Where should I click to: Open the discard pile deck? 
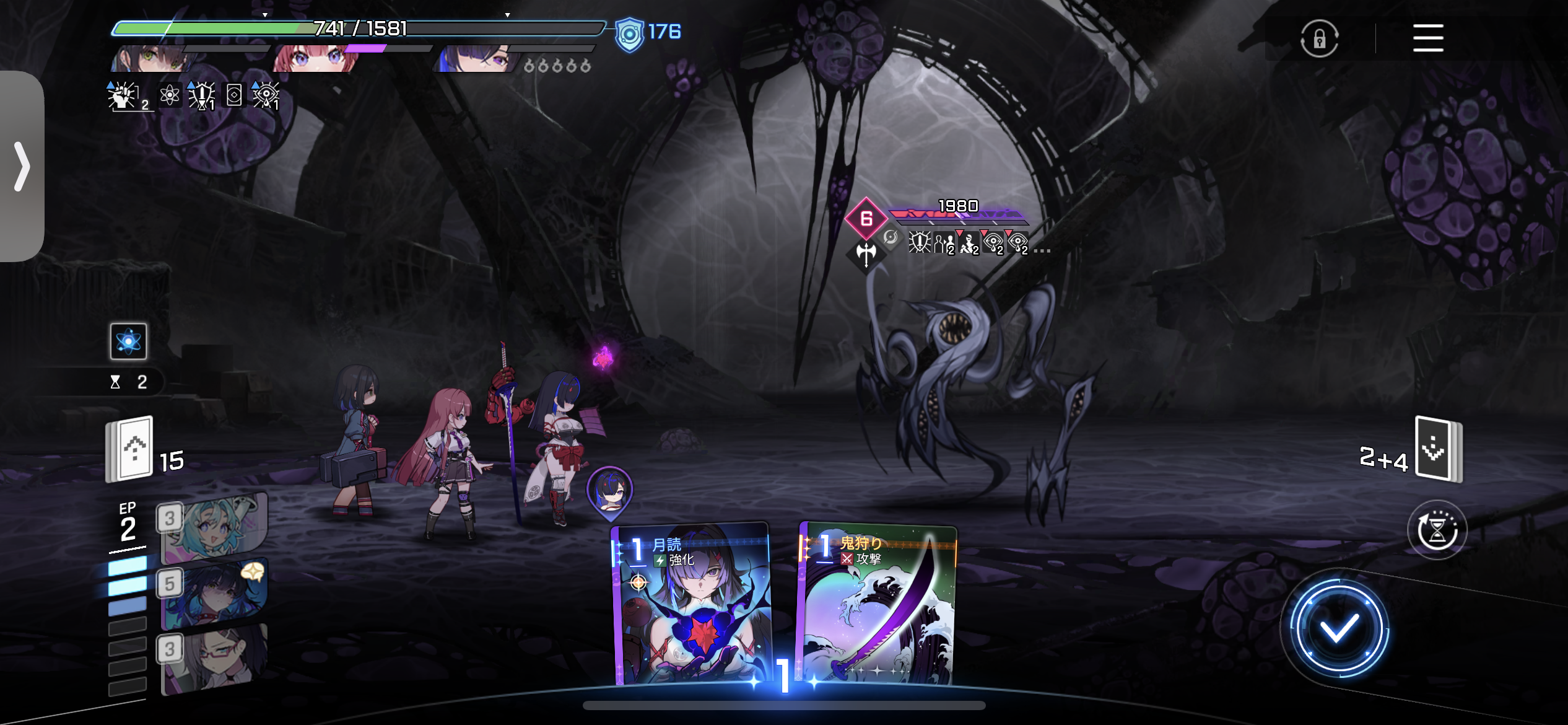pyautogui.click(x=1438, y=450)
